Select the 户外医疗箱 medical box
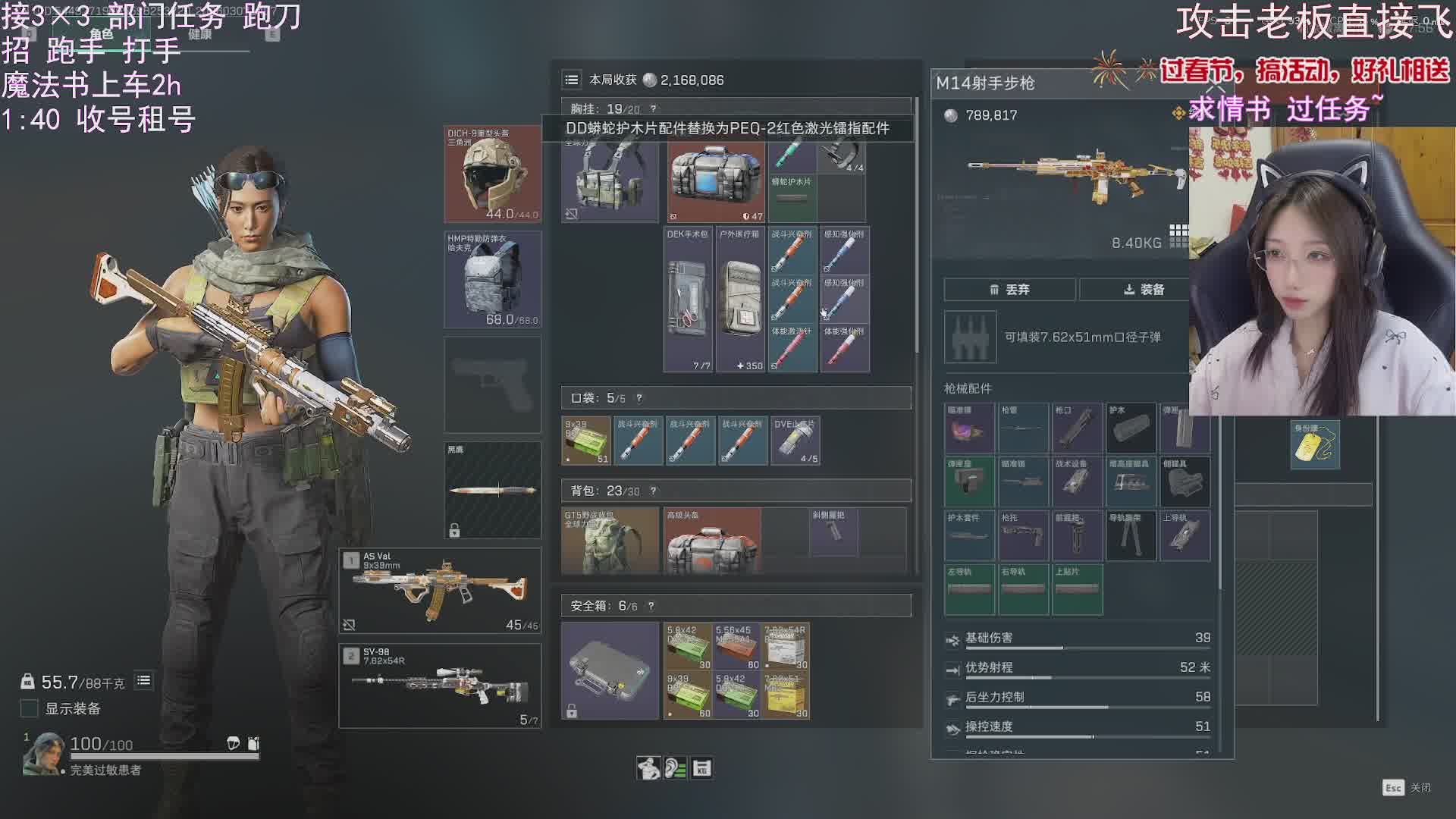 [740, 300]
